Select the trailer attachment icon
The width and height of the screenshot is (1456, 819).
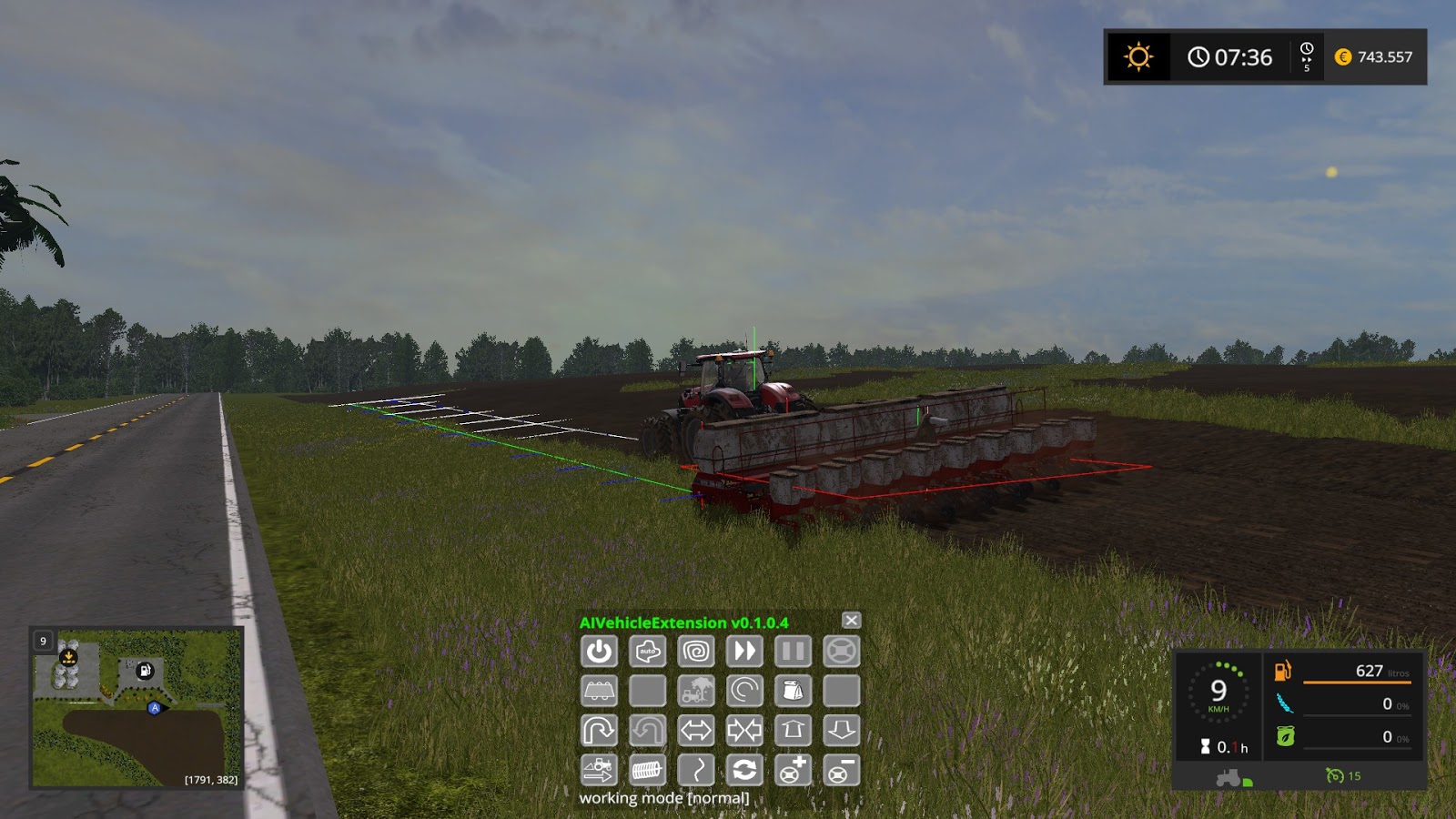(x=599, y=691)
